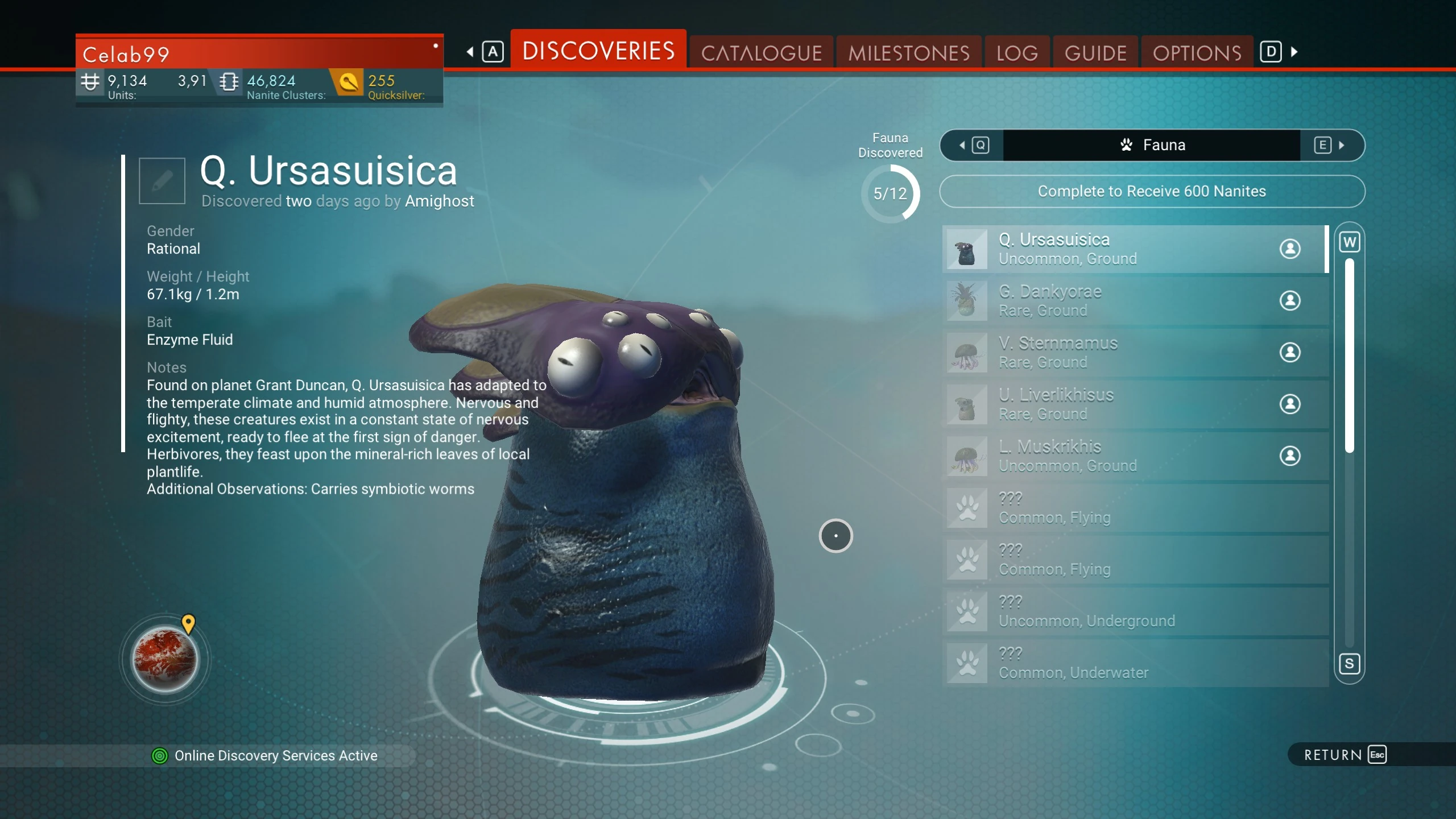
Task: Click the Complete to Receive 600 Nanites bar
Action: (x=1152, y=191)
